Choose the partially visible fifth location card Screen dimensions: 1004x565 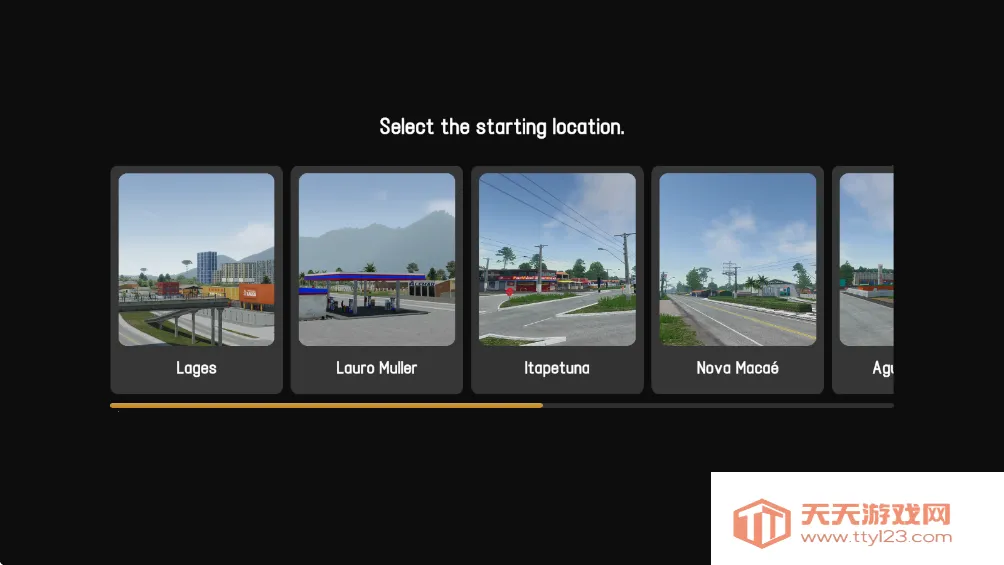[865, 279]
